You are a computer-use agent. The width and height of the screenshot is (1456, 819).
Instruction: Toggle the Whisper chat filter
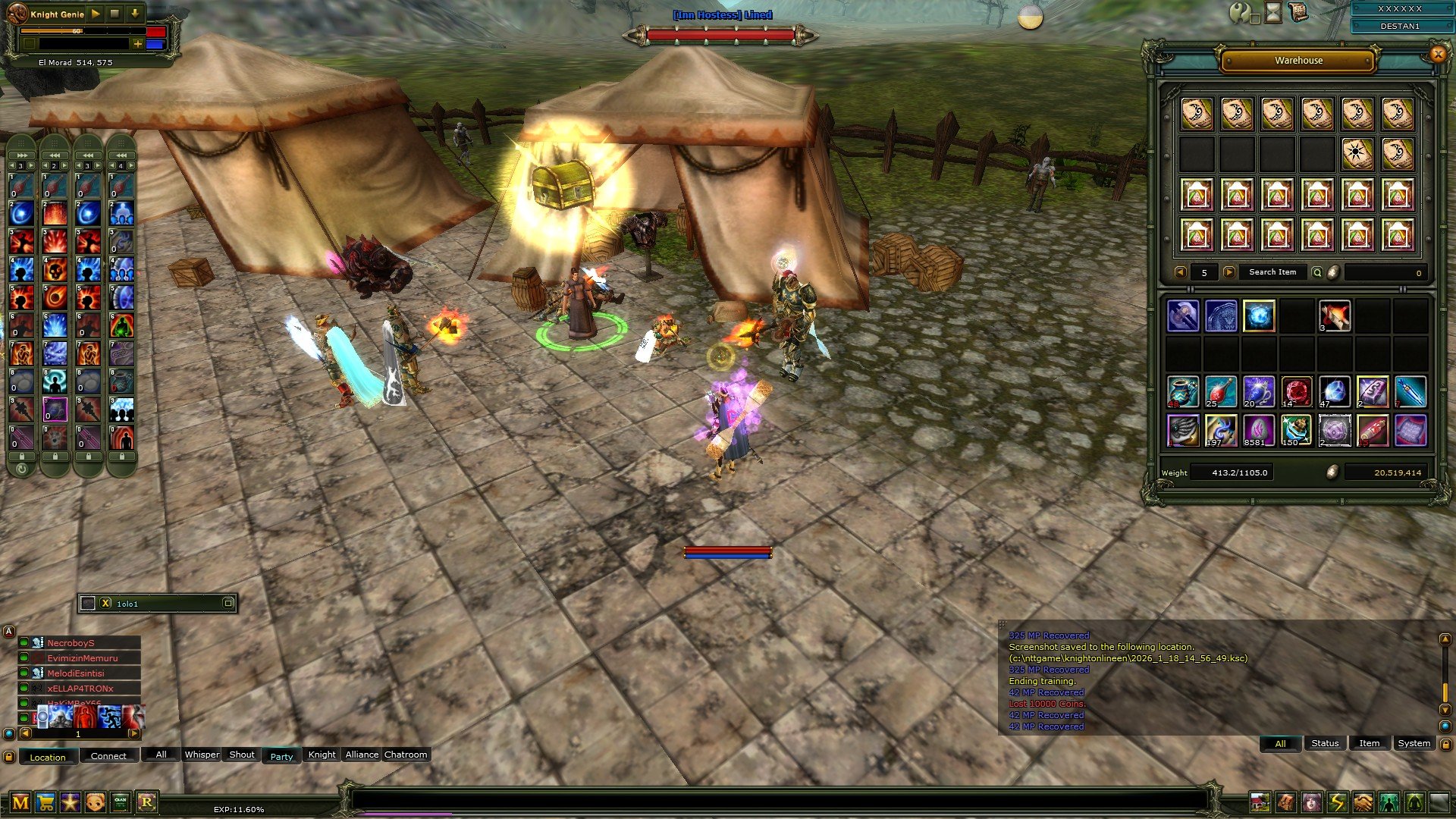(x=201, y=755)
